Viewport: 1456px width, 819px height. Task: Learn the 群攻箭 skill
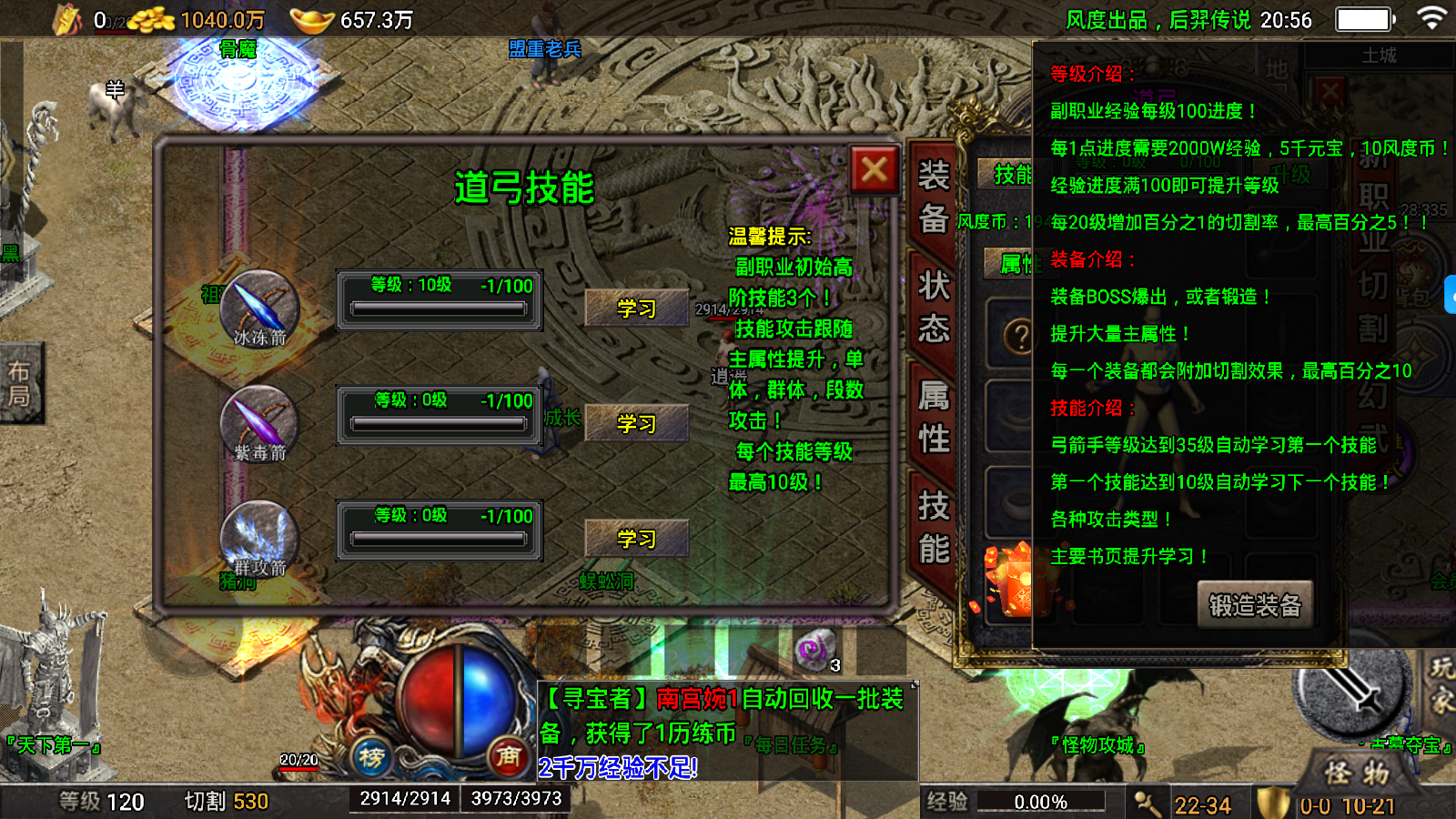pyautogui.click(x=636, y=539)
